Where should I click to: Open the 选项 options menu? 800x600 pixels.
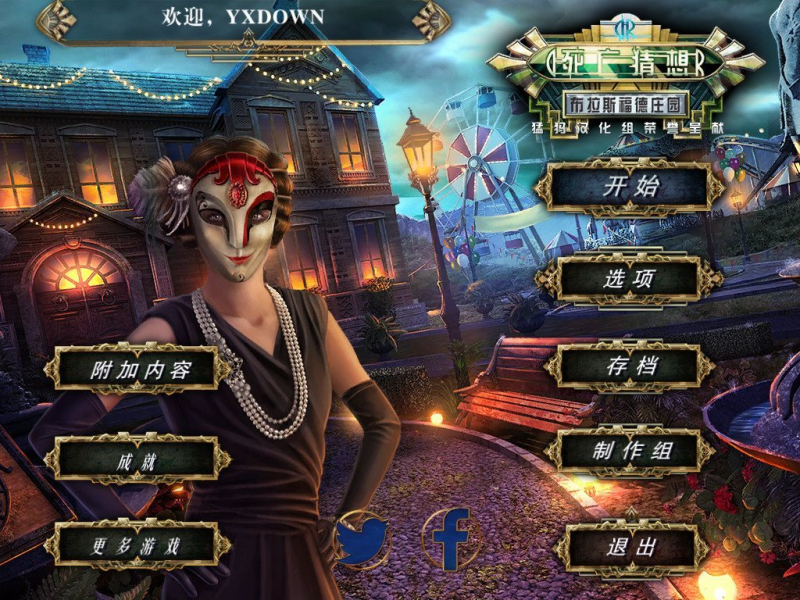click(630, 279)
